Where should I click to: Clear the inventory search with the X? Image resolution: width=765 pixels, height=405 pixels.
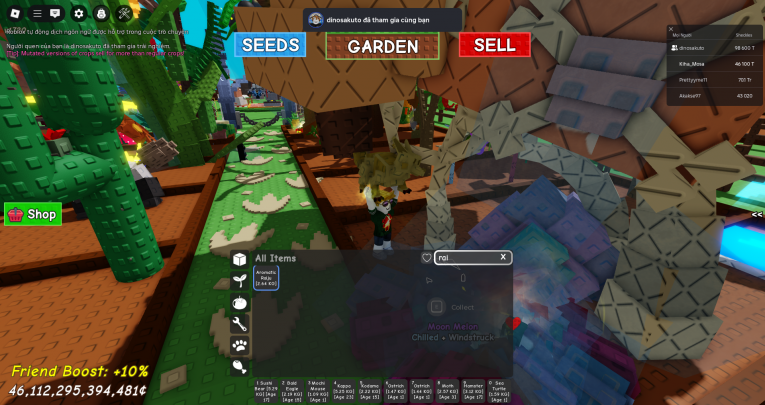coord(503,257)
